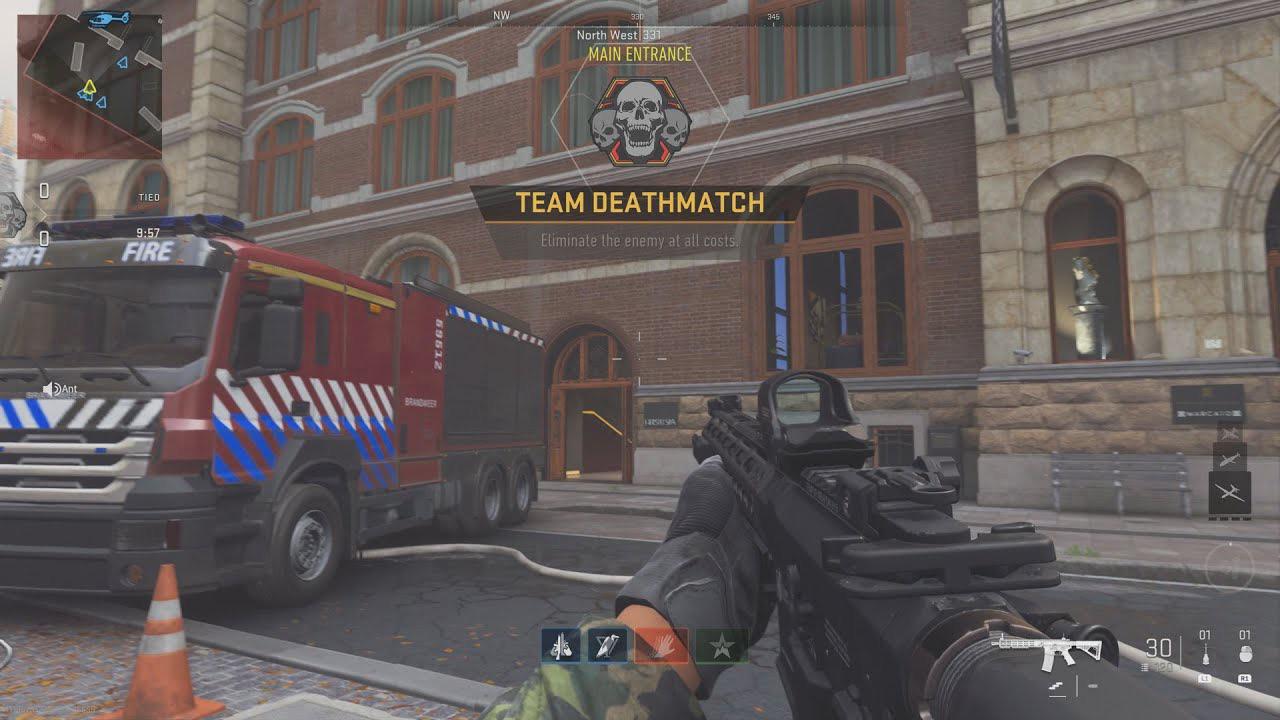Click the tactical equipment icon beside L1
The image size is (1280, 720).
coord(1205,652)
